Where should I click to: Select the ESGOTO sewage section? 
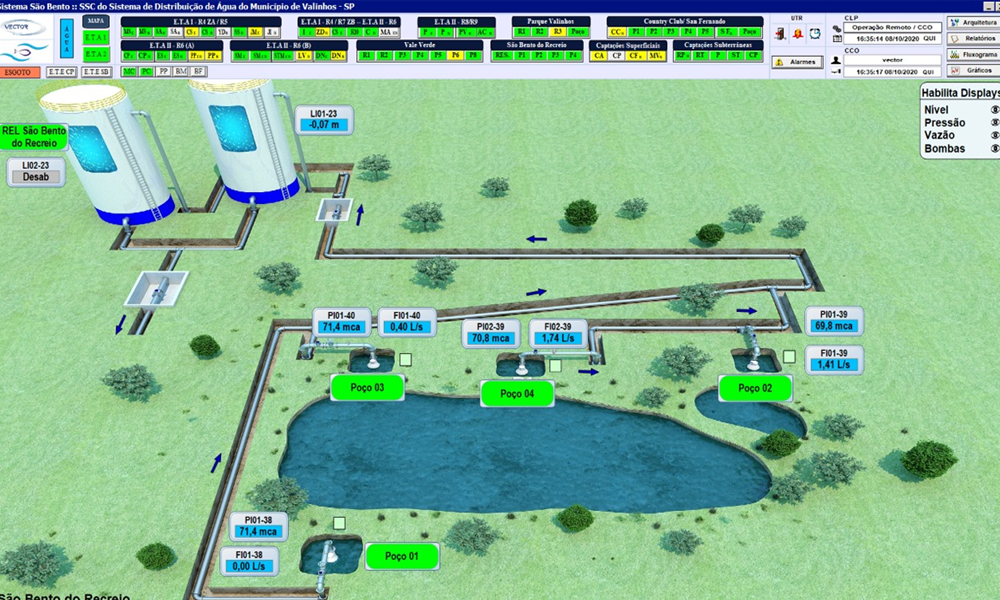coord(20,72)
